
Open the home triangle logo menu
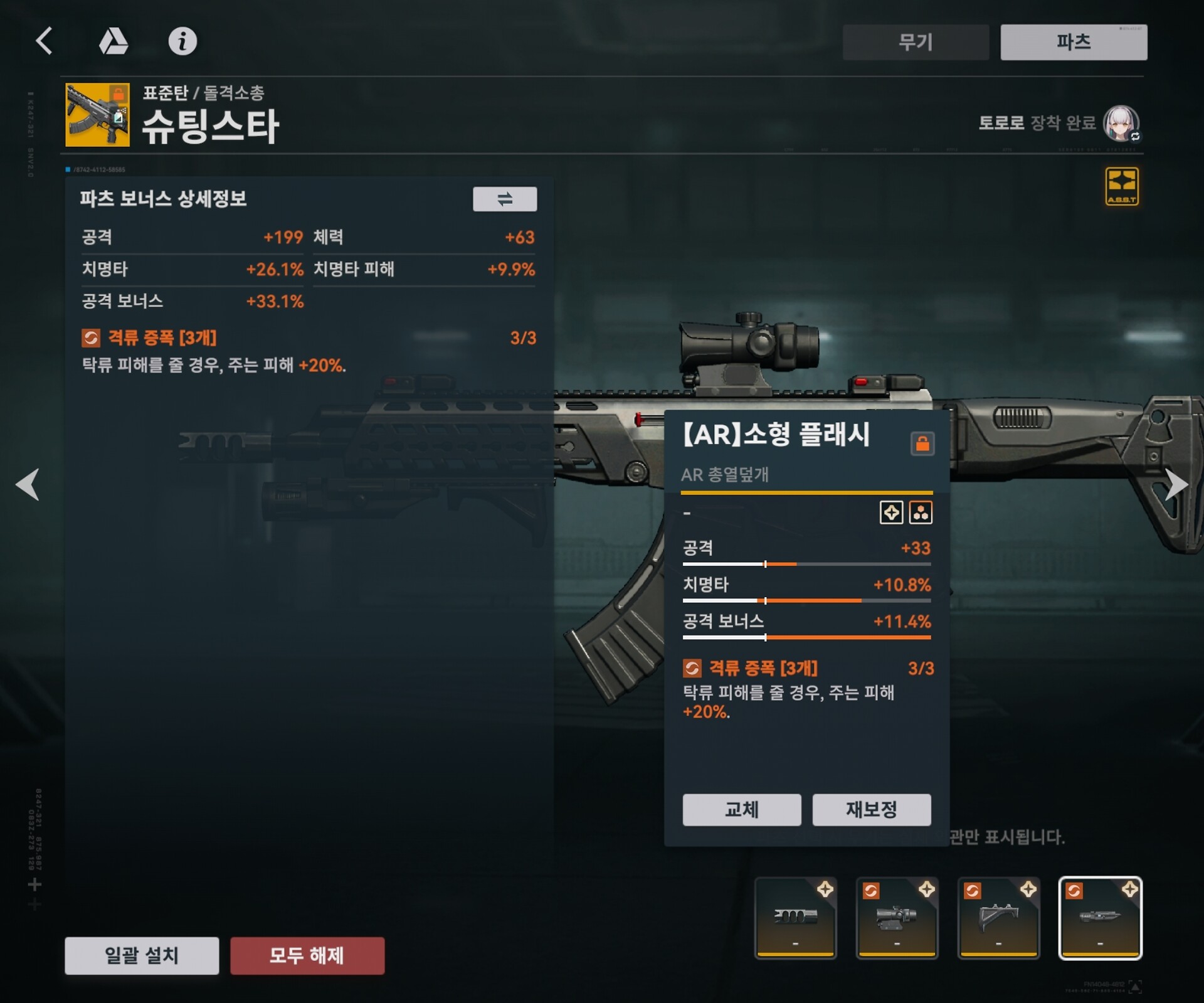(114, 41)
